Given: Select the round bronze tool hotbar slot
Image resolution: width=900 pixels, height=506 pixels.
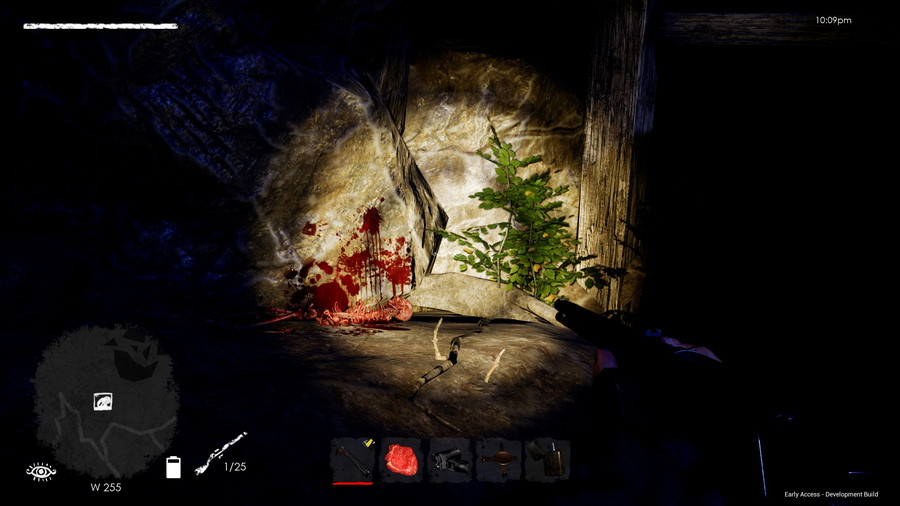Looking at the screenshot, I should (498, 460).
